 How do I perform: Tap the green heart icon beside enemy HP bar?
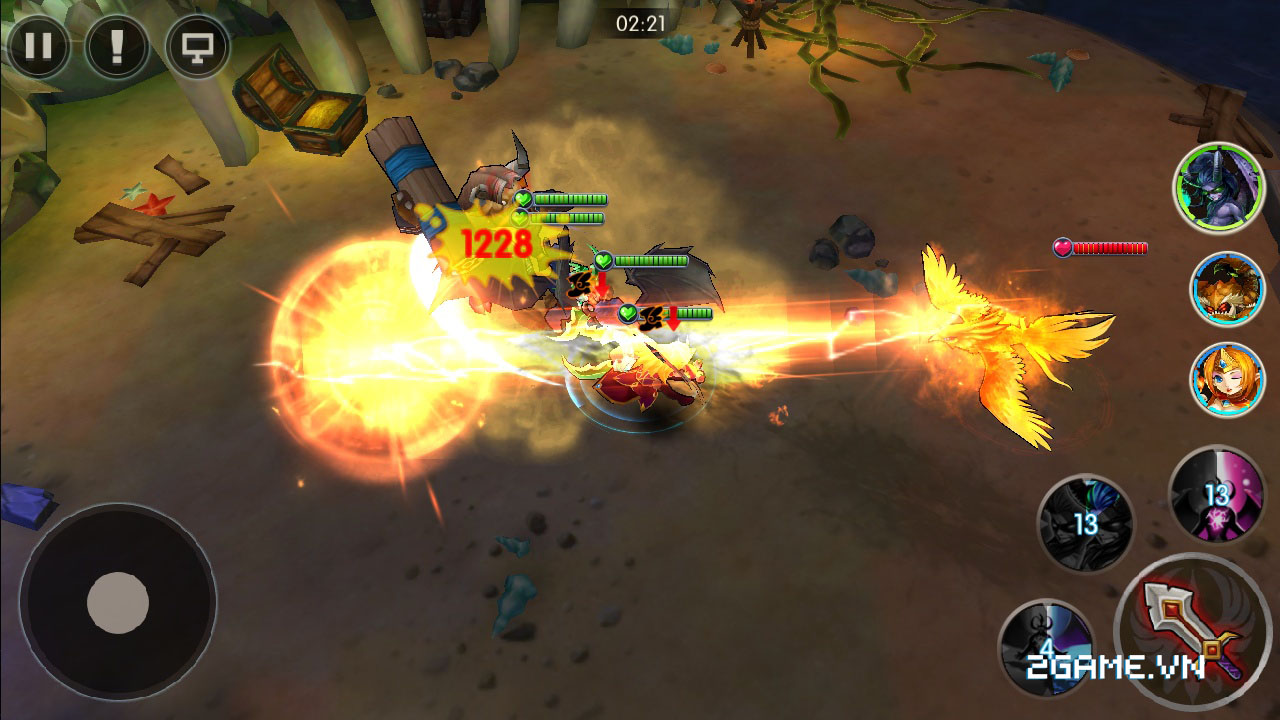point(602,258)
